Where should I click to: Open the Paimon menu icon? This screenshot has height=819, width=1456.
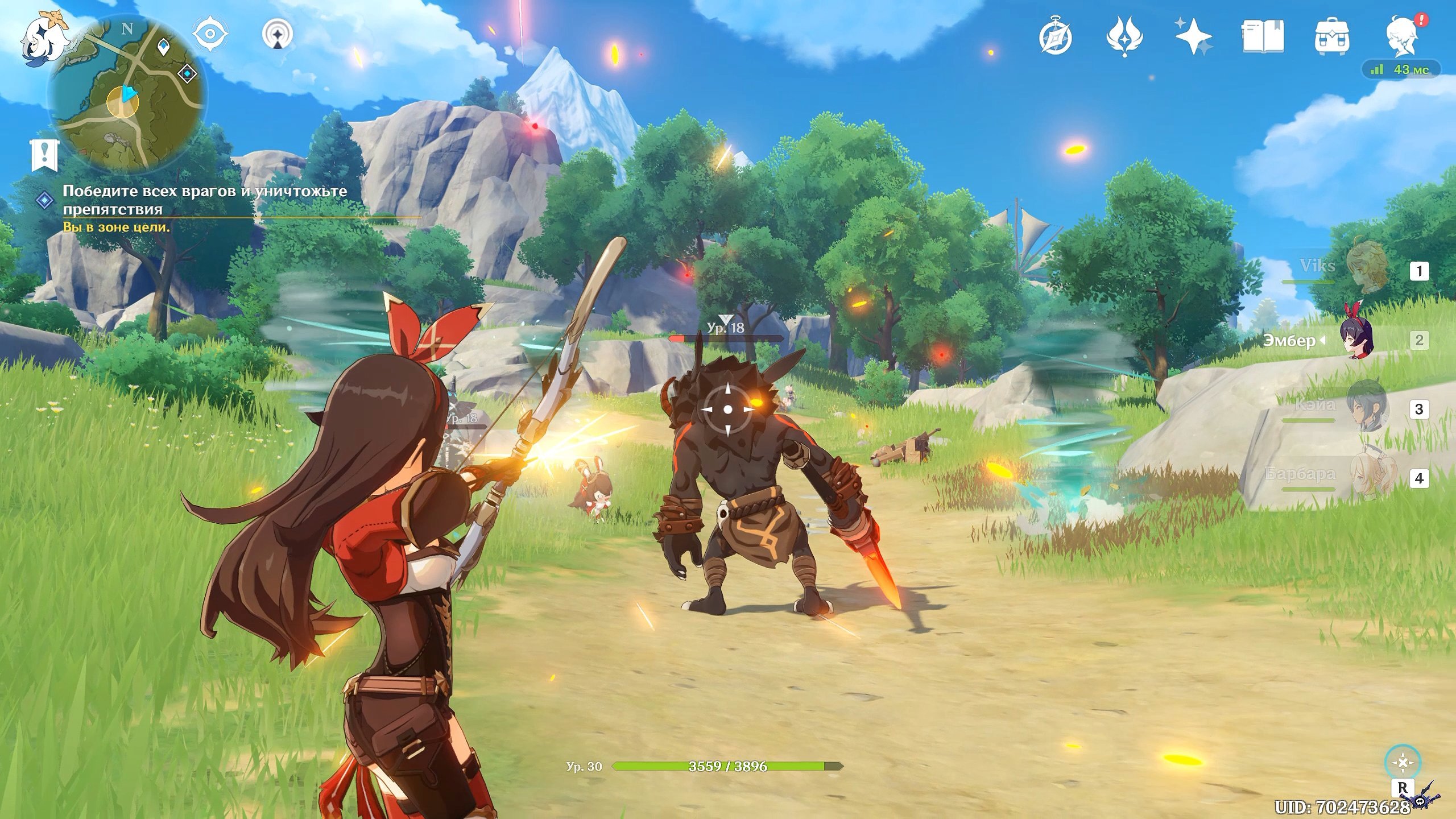click(x=41, y=35)
